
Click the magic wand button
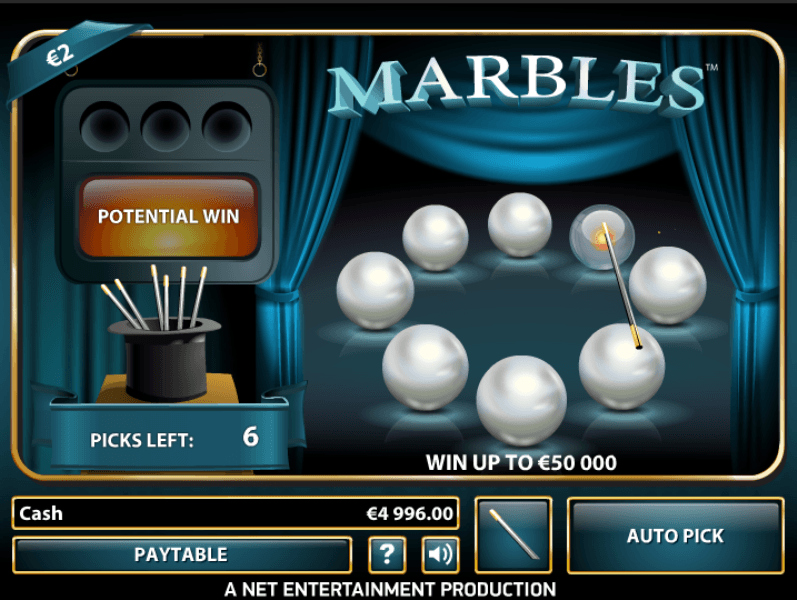[513, 535]
